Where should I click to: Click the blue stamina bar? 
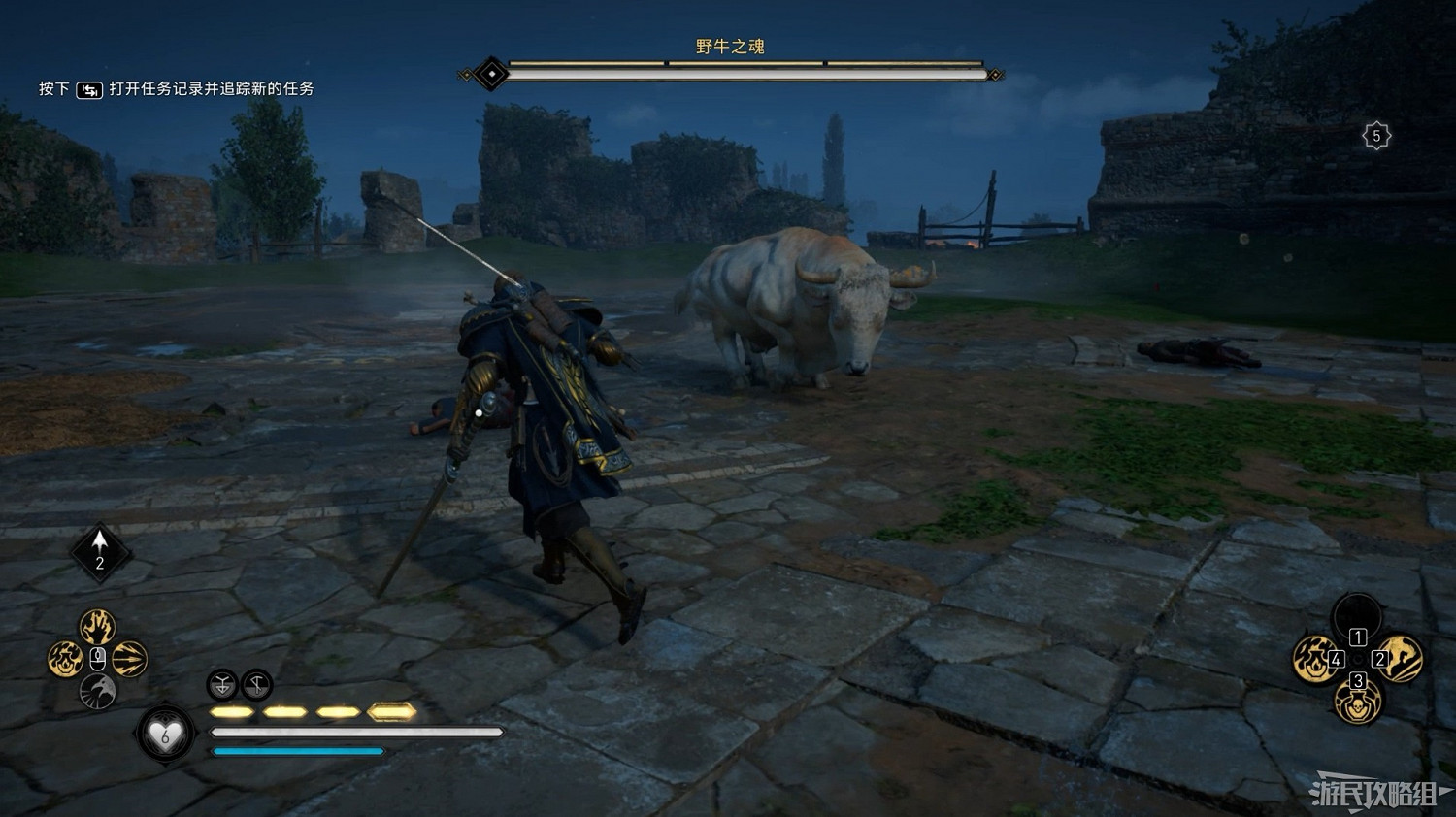pos(296,753)
